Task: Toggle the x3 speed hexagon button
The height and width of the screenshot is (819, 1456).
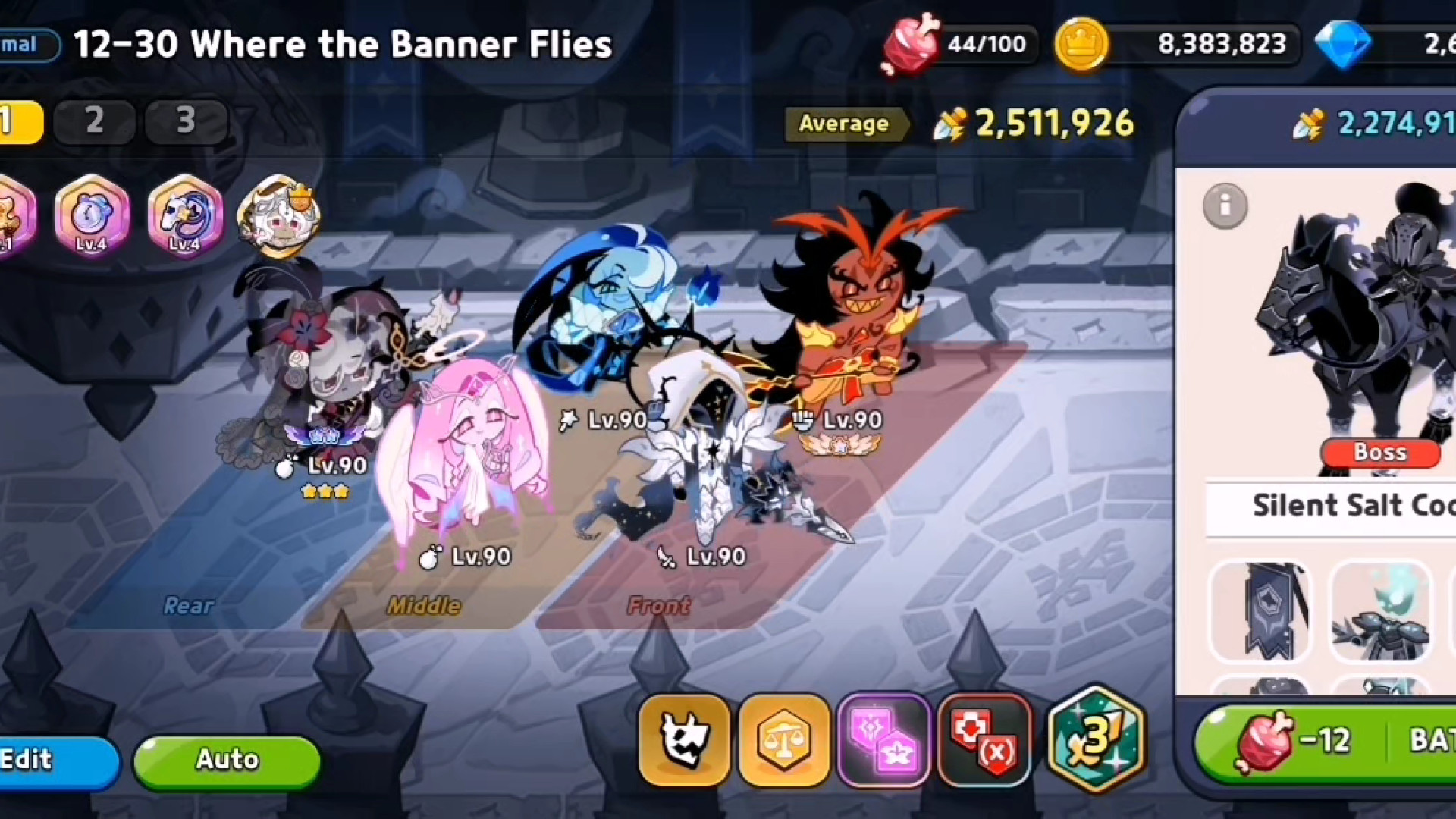Action: pos(1096,738)
